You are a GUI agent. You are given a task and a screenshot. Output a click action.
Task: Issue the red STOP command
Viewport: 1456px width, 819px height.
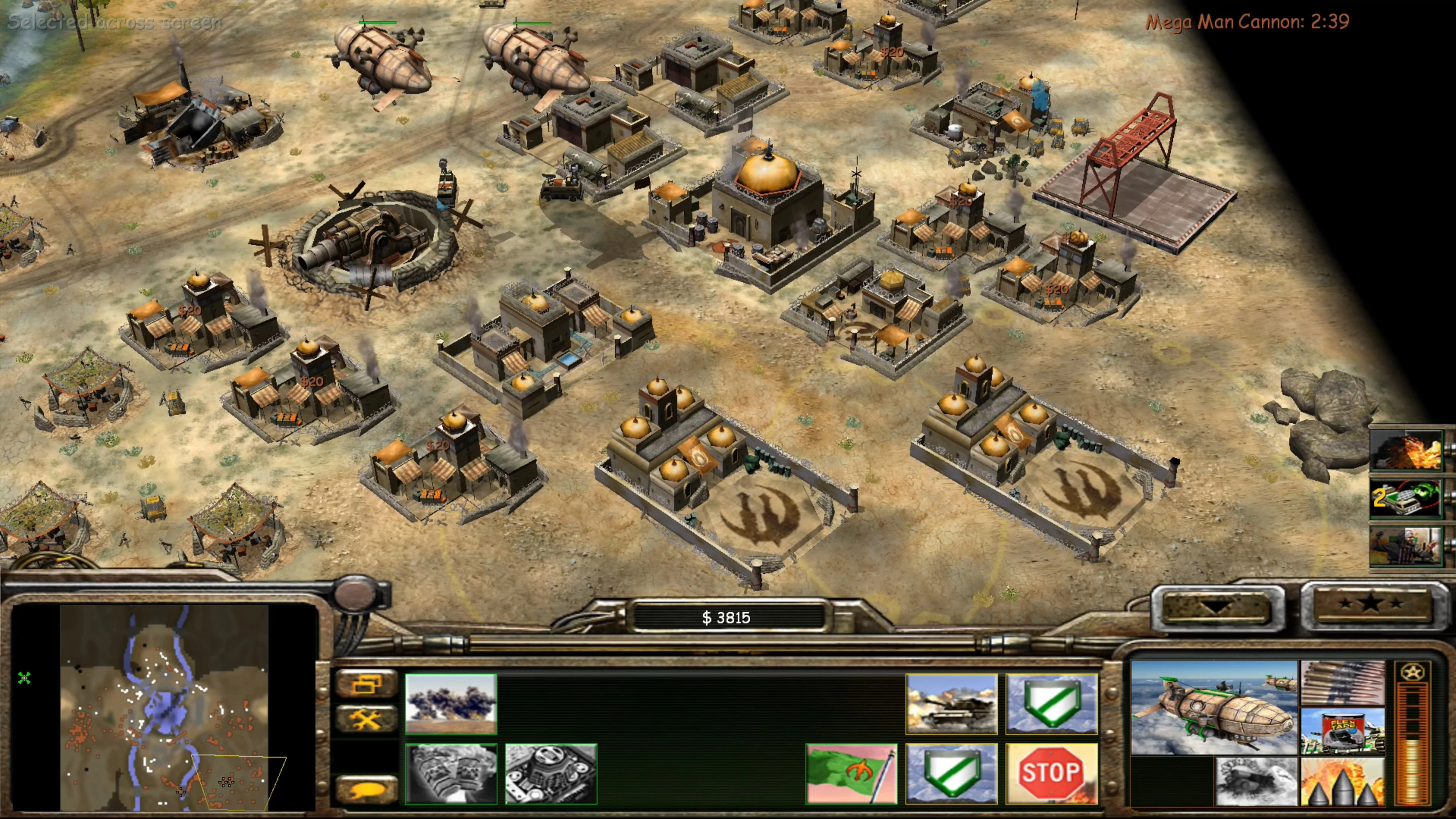point(1051,773)
